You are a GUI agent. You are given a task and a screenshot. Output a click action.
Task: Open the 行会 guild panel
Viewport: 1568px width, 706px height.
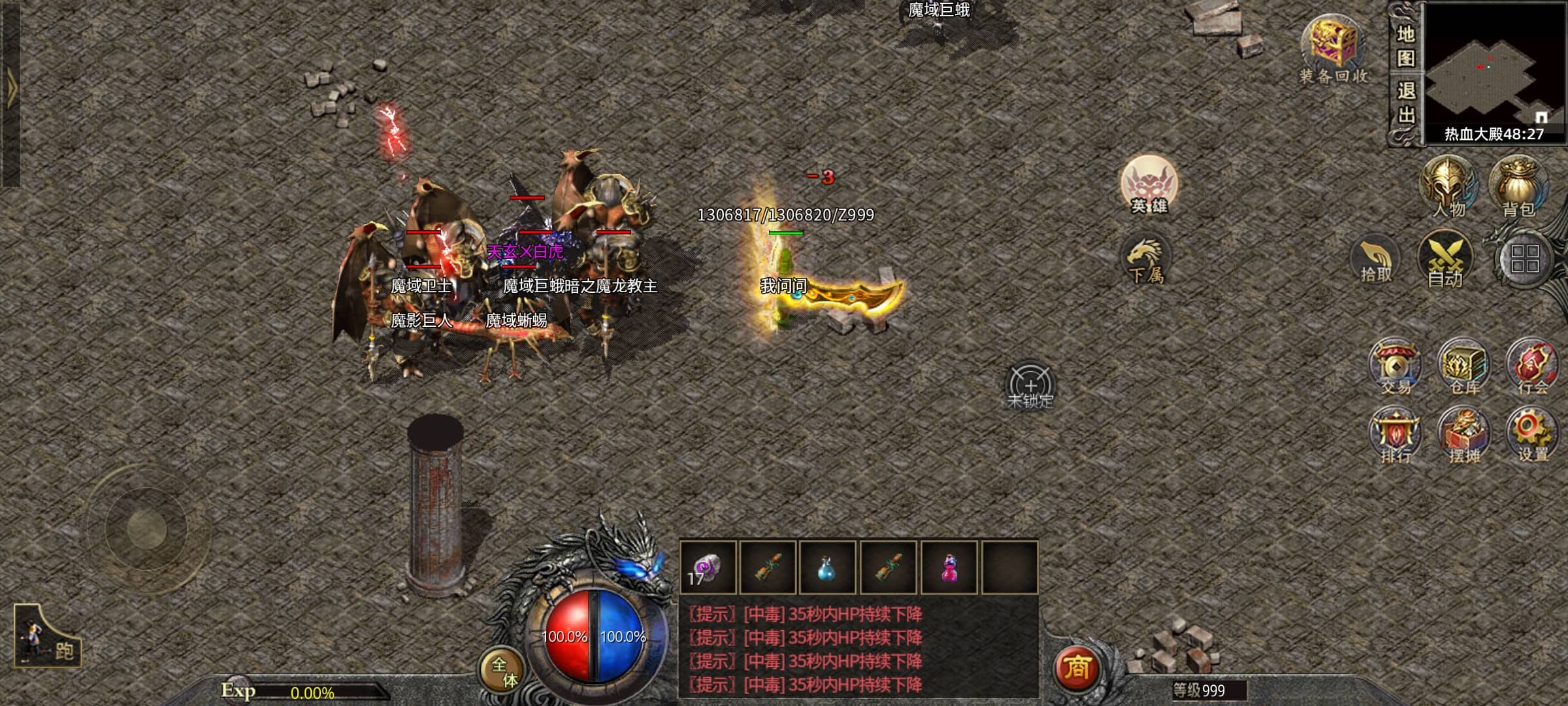(x=1532, y=366)
